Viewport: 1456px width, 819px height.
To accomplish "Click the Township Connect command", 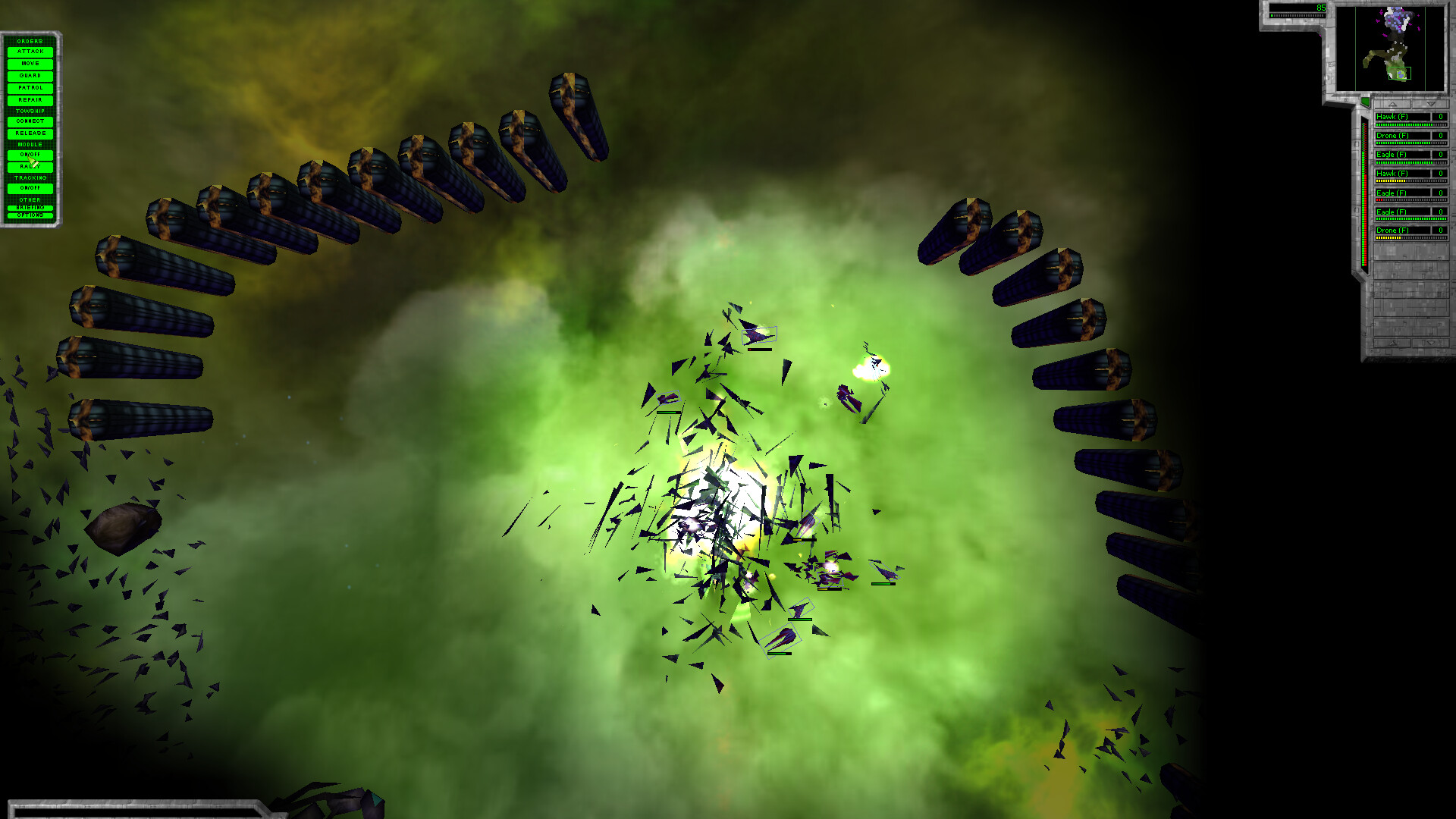I will tap(30, 121).
